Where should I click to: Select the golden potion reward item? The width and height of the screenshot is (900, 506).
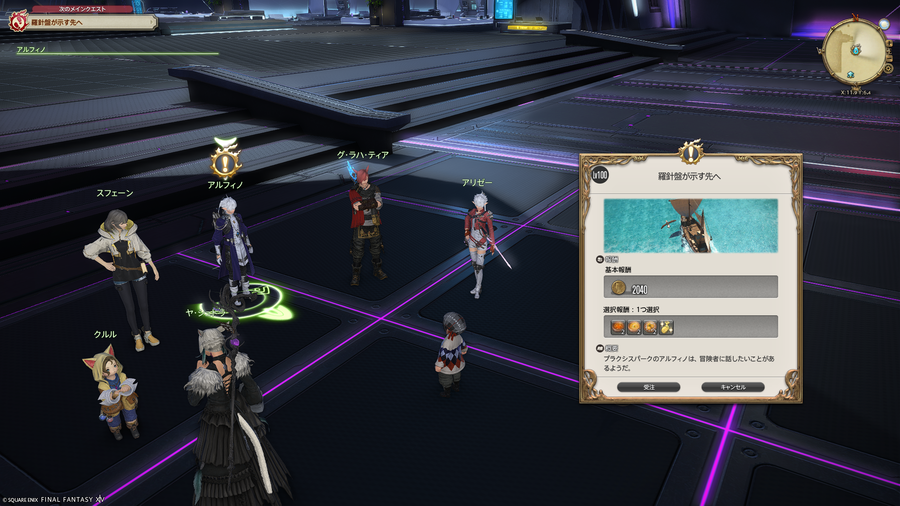pos(666,327)
